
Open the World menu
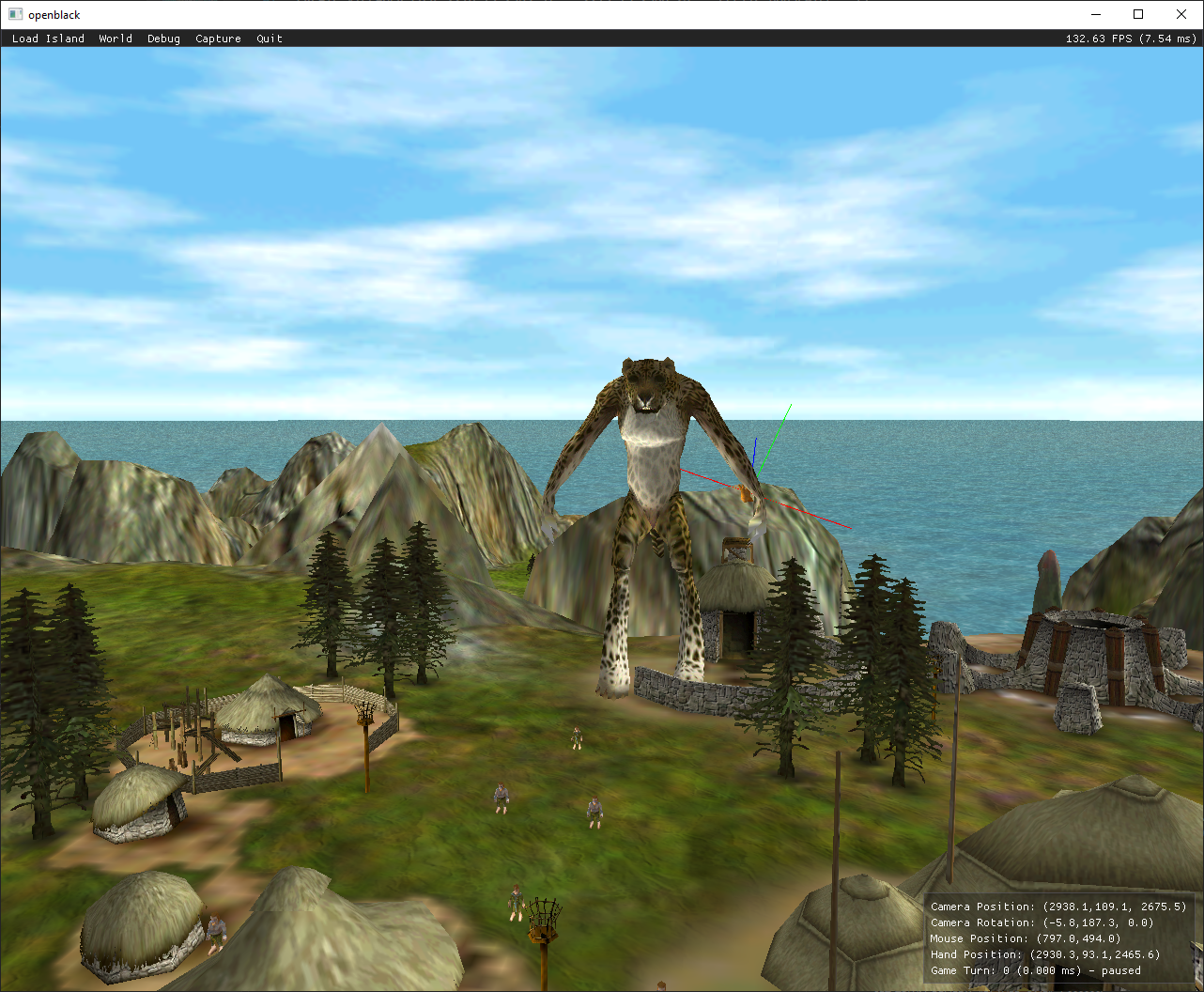coord(115,39)
